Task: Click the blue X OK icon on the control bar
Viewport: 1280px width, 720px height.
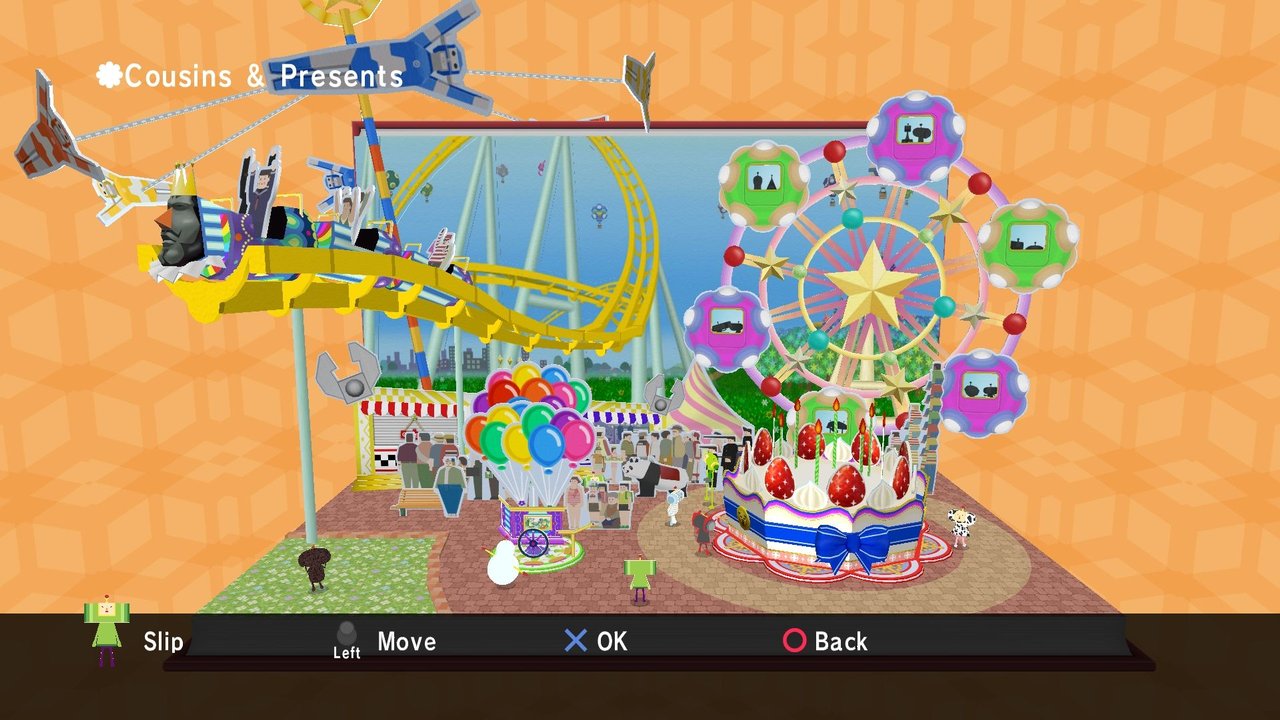Action: (x=578, y=641)
